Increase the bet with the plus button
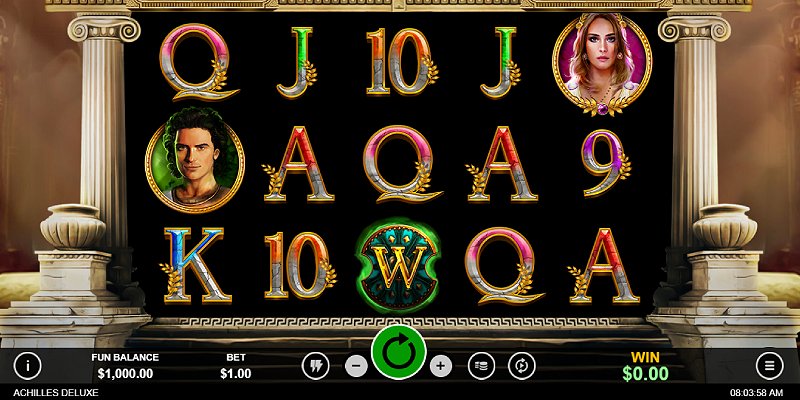Screen dimensions: 800x400 point(440,366)
